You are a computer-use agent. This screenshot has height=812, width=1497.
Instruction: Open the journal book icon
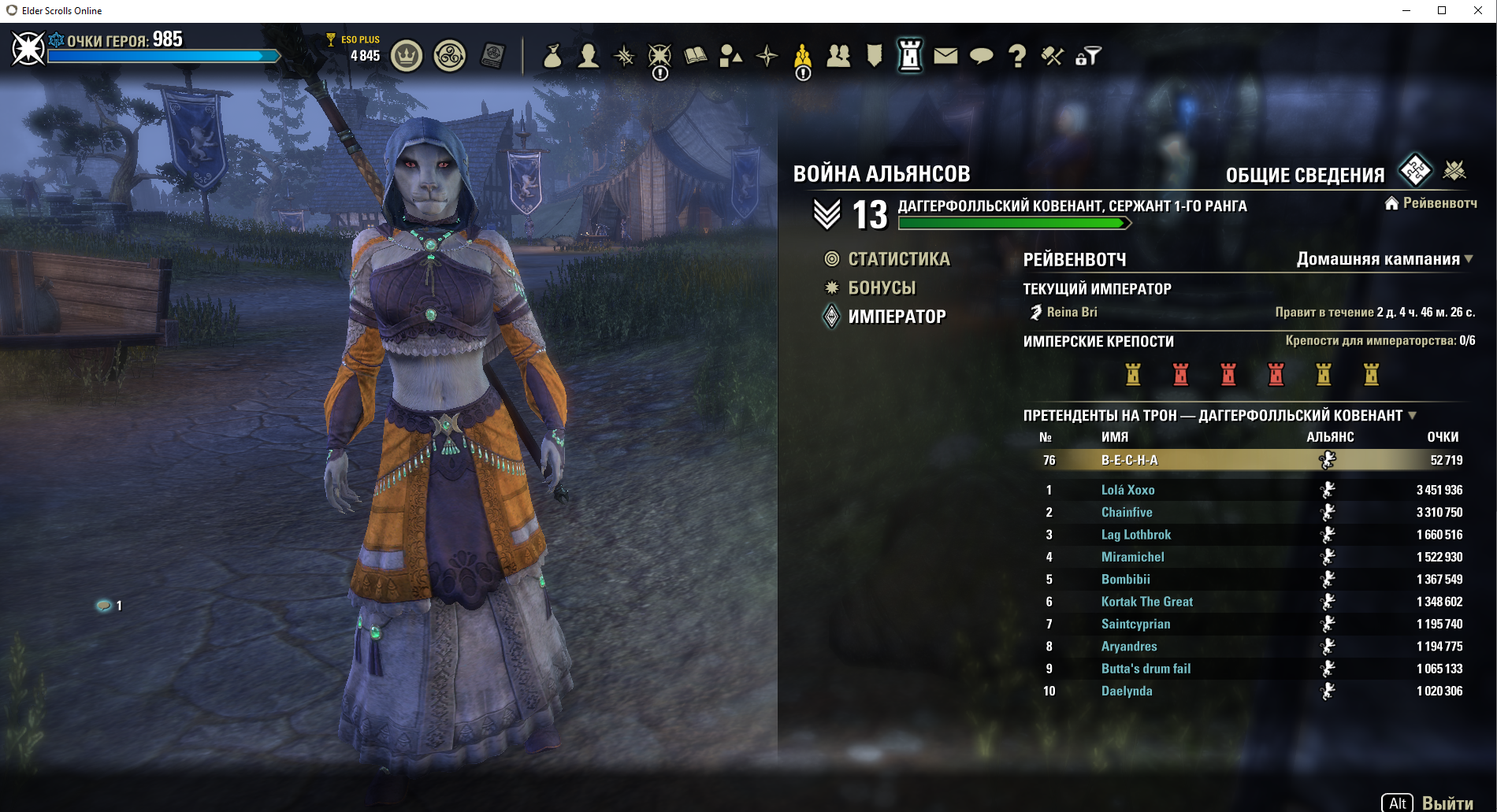click(x=695, y=56)
